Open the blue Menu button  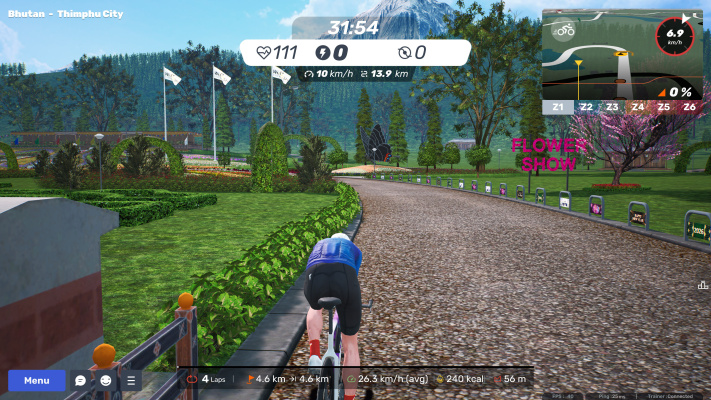(37, 381)
